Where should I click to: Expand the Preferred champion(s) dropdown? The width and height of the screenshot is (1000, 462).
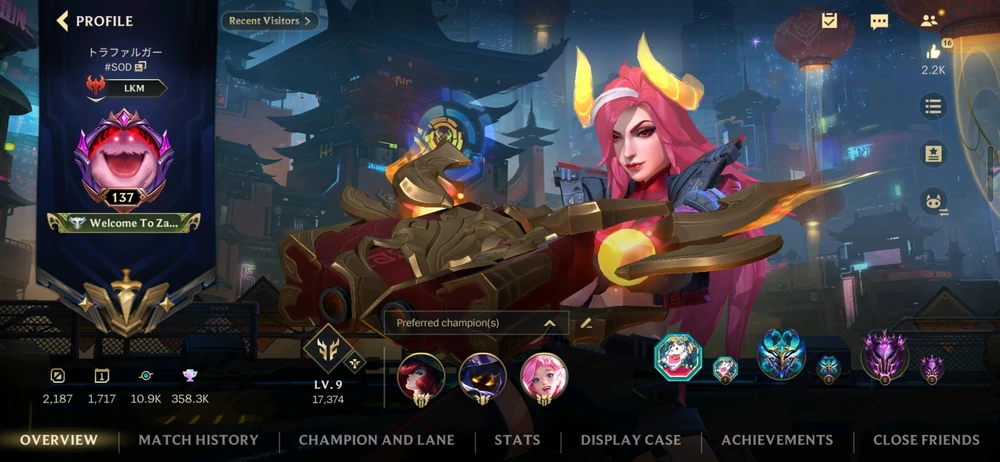549,323
